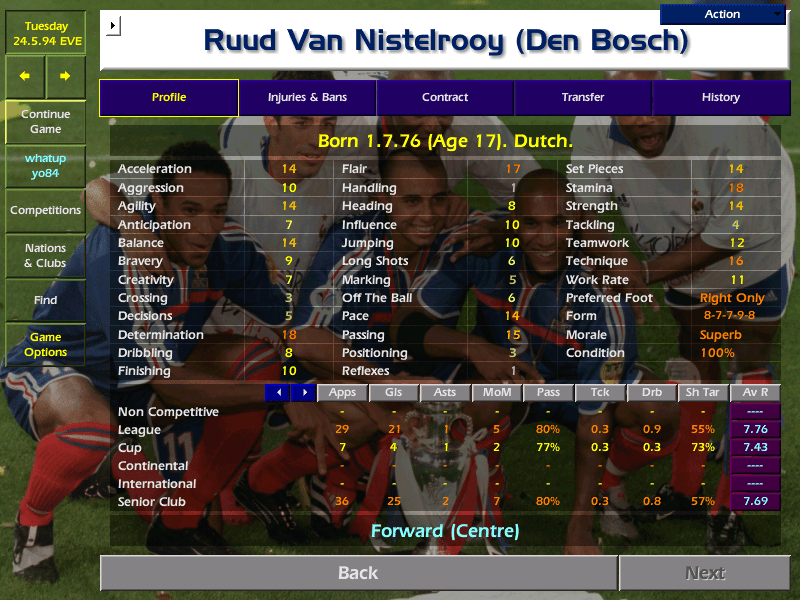Screen dimensions: 800x600
Task: Click the date display Tuesday 24.5.94
Action: click(45, 34)
